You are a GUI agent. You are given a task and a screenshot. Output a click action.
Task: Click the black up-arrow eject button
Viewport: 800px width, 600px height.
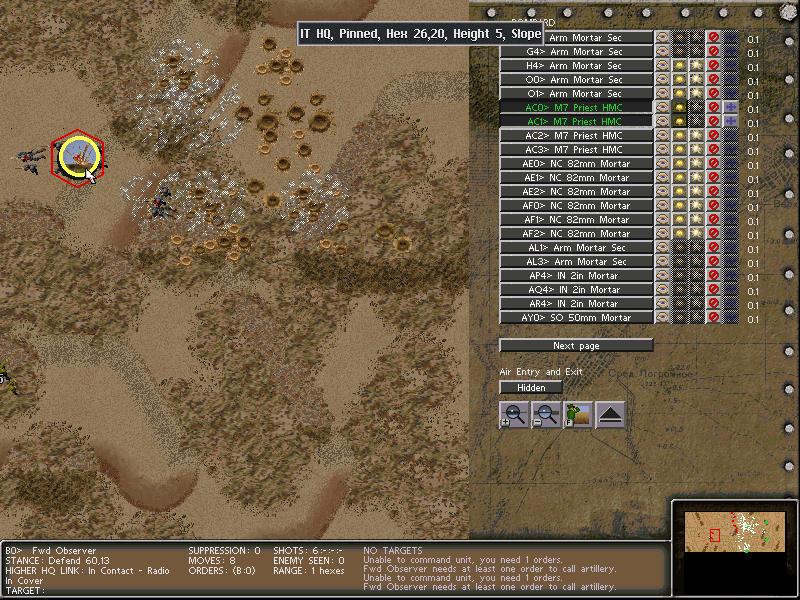point(610,415)
